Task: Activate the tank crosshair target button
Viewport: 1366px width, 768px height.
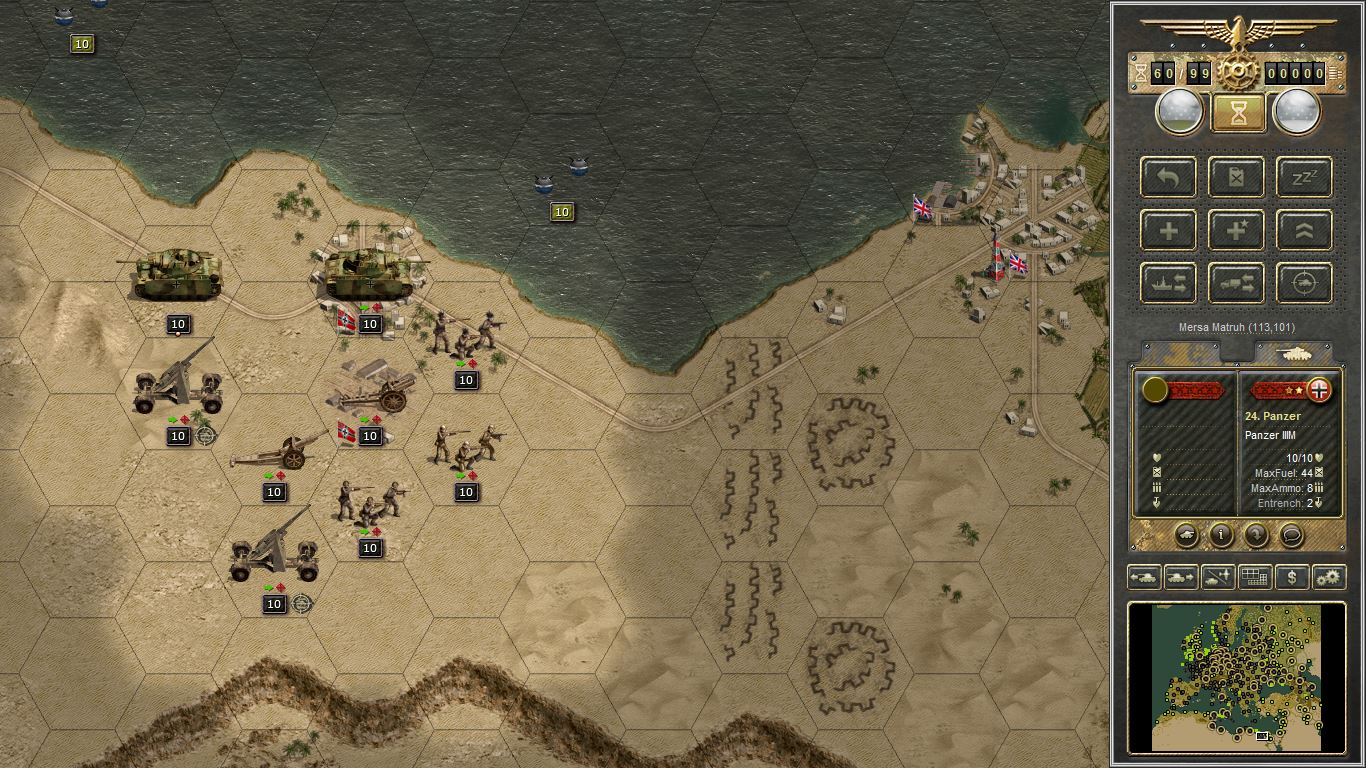Action: tap(1304, 283)
